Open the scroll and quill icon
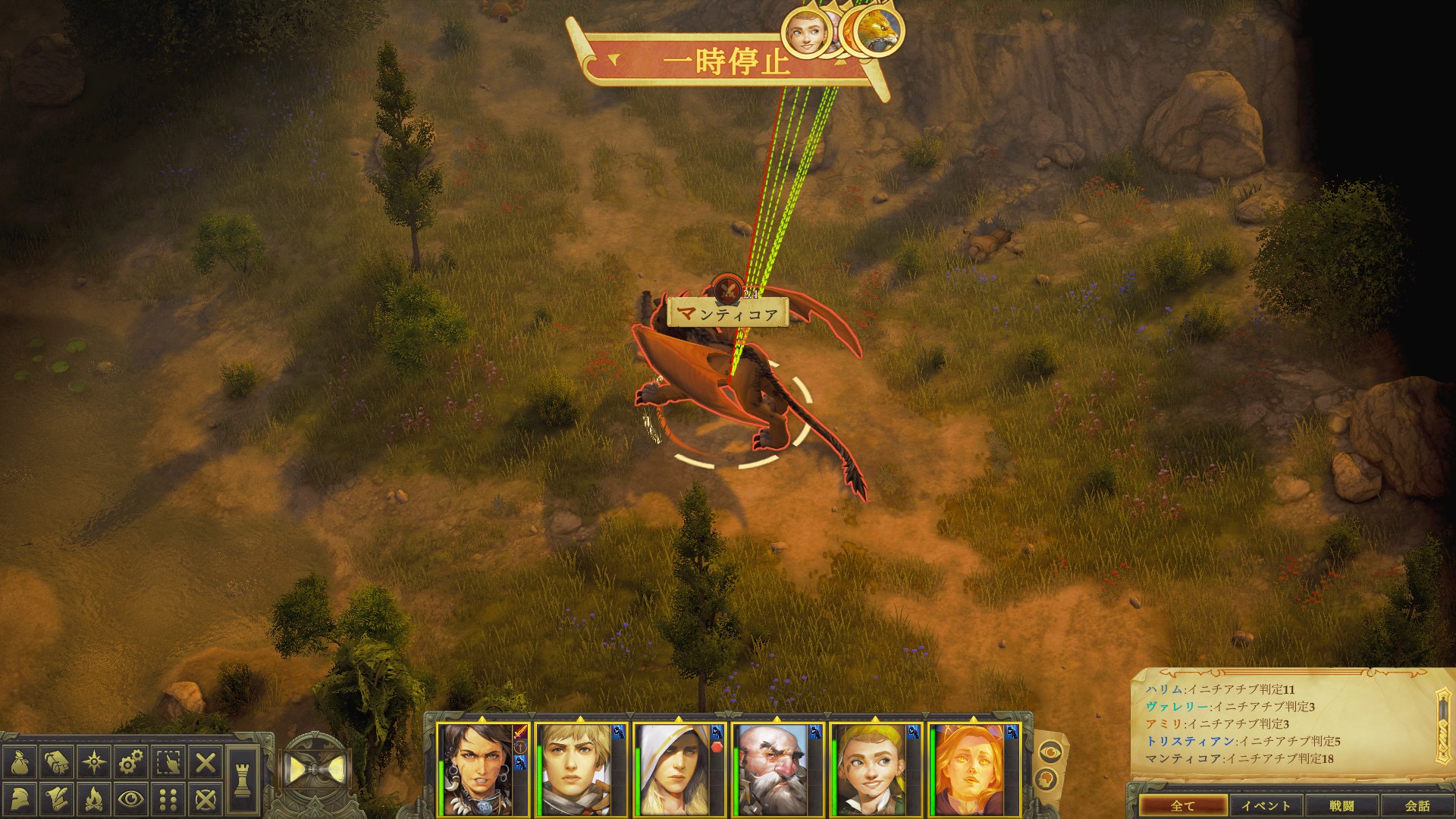The height and width of the screenshot is (819, 1456). 57,799
